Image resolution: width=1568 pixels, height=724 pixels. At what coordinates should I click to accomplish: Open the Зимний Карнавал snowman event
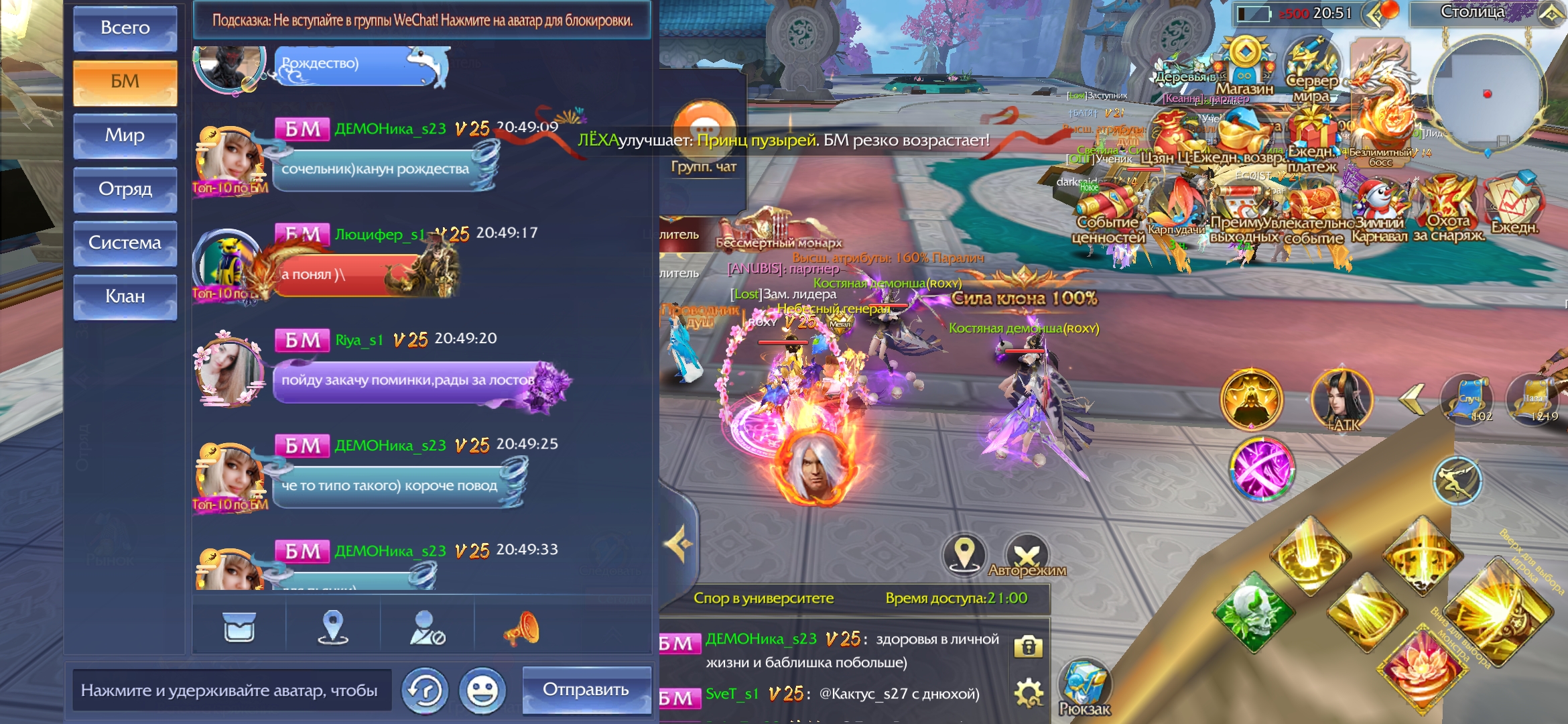click(1378, 204)
